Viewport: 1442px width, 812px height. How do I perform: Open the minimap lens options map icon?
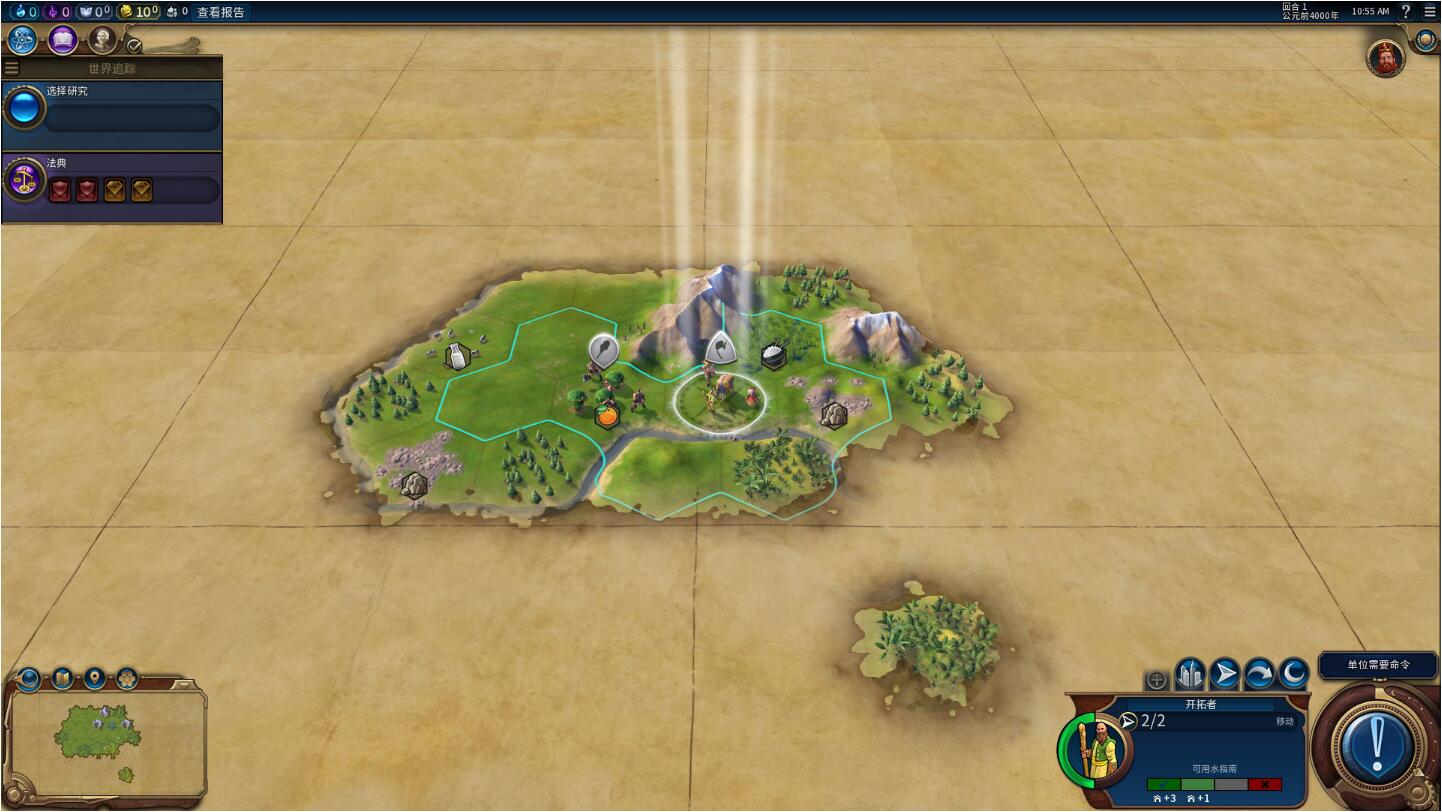point(62,679)
